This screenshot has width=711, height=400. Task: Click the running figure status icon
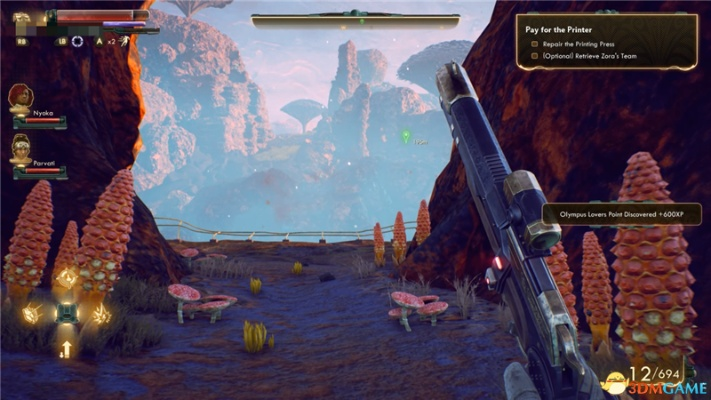pos(122,41)
